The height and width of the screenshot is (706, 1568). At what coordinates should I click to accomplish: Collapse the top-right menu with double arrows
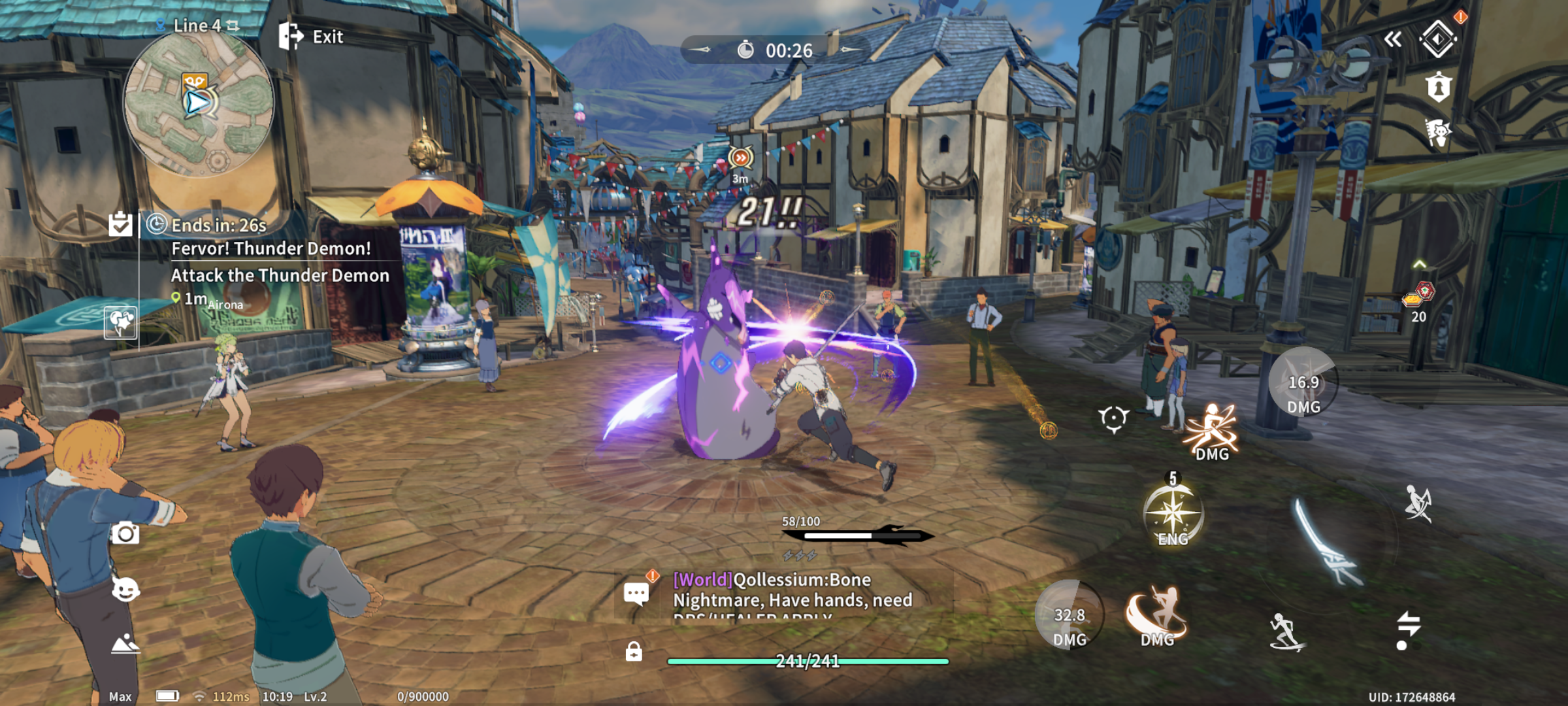1393,39
